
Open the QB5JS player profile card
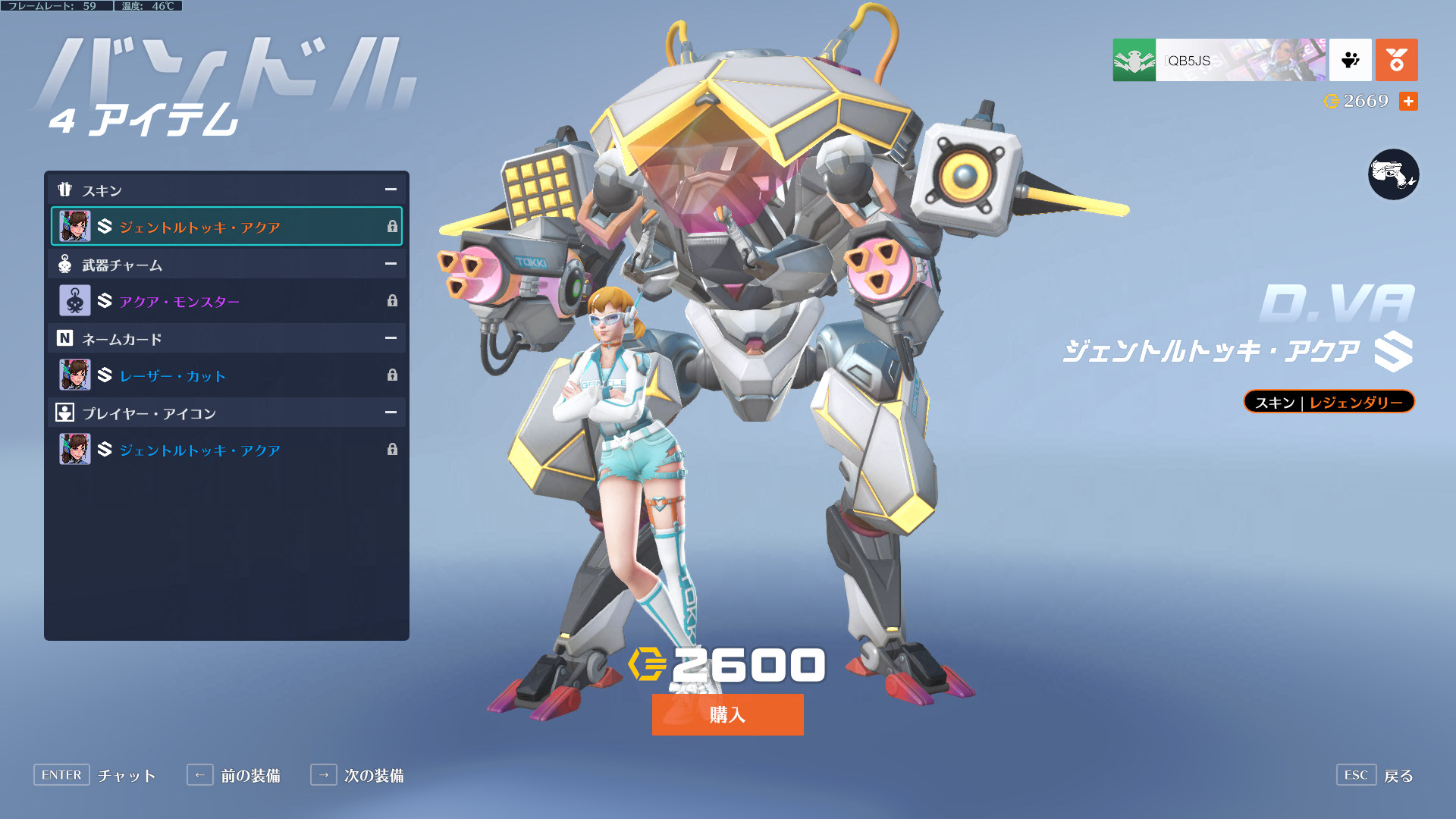(1219, 60)
